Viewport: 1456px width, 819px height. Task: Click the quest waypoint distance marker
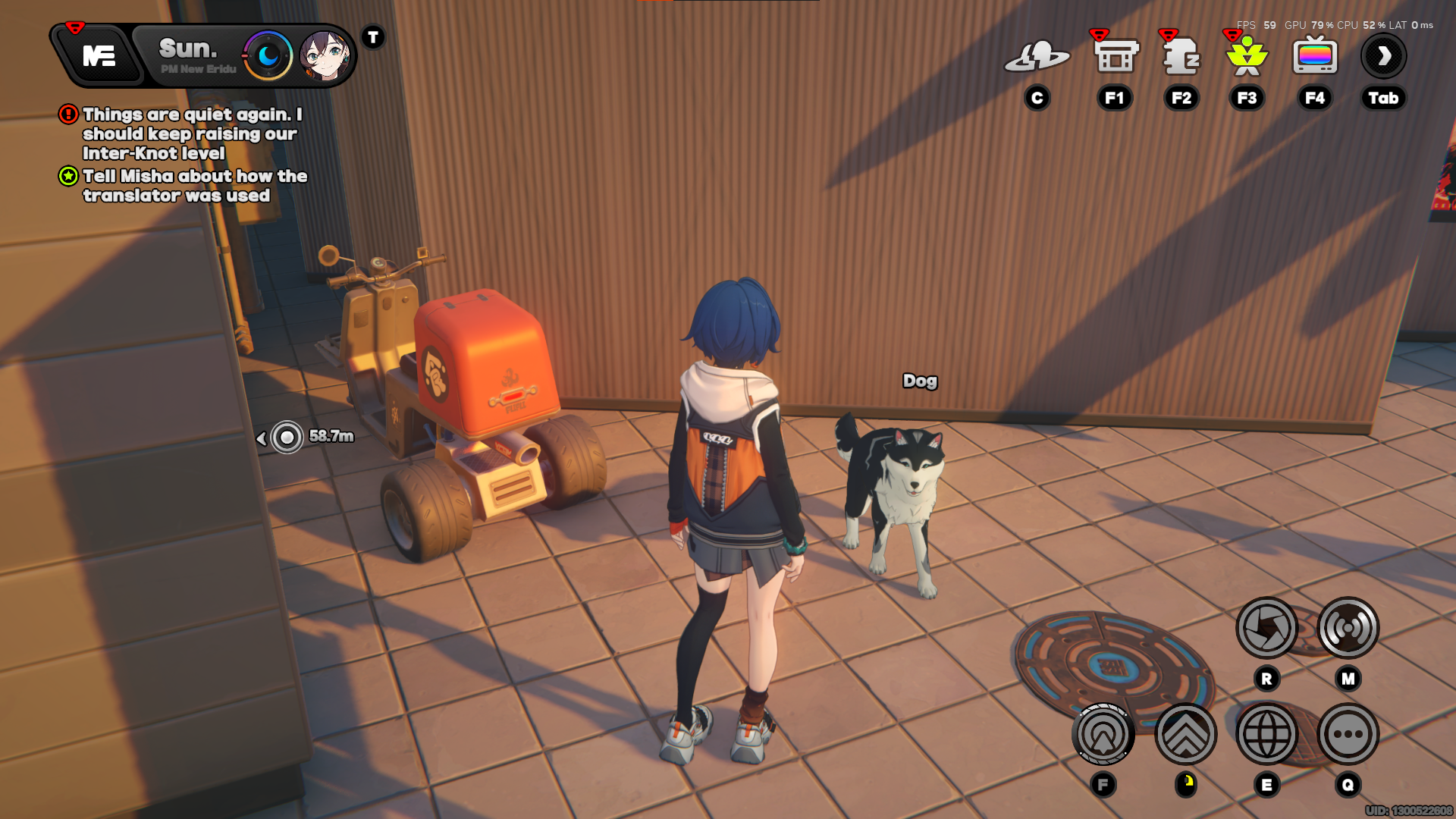pyautogui.click(x=287, y=437)
